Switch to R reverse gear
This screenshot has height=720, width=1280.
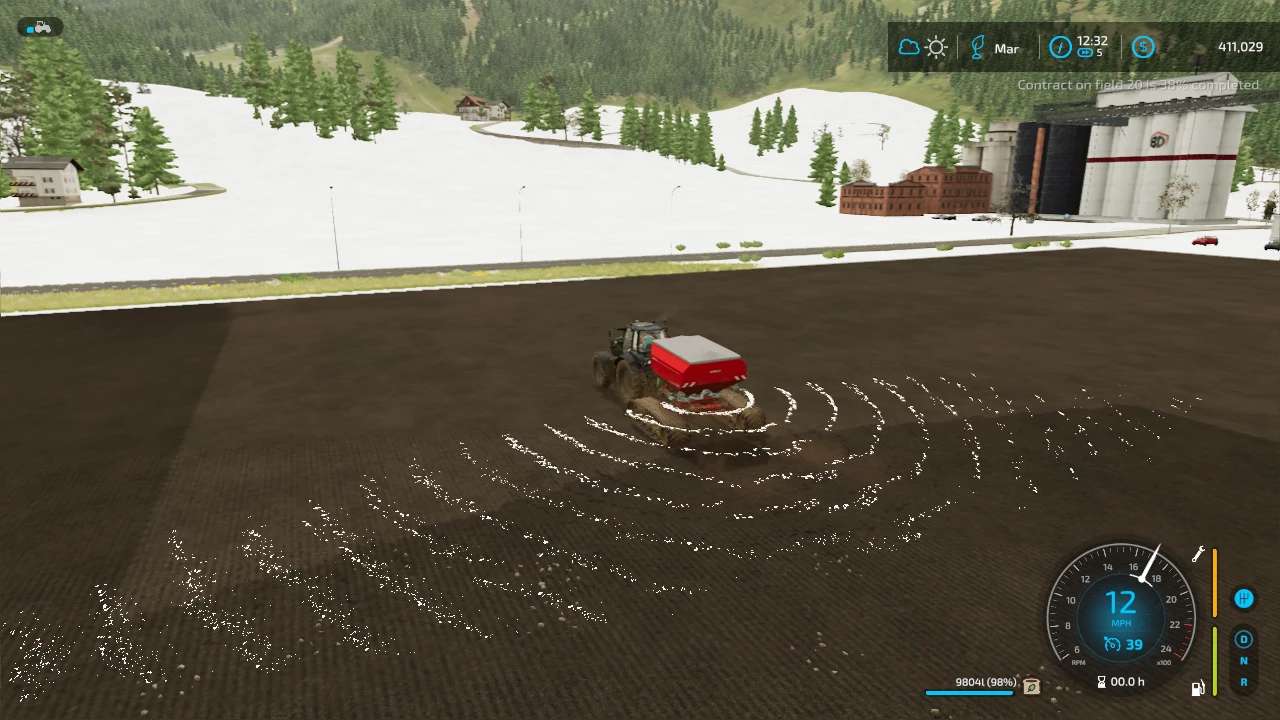pos(1244,682)
